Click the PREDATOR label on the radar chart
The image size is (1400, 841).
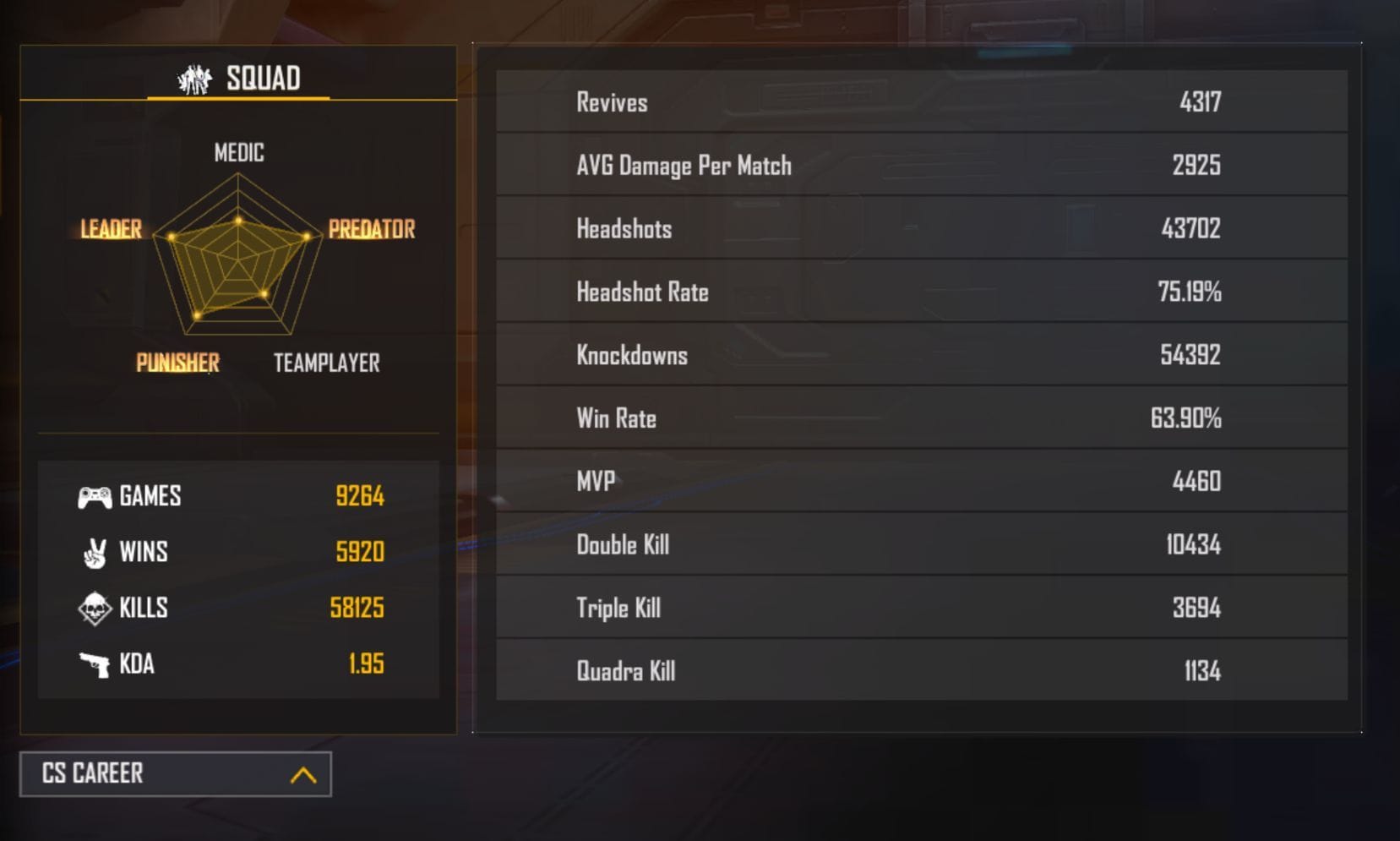coord(372,229)
